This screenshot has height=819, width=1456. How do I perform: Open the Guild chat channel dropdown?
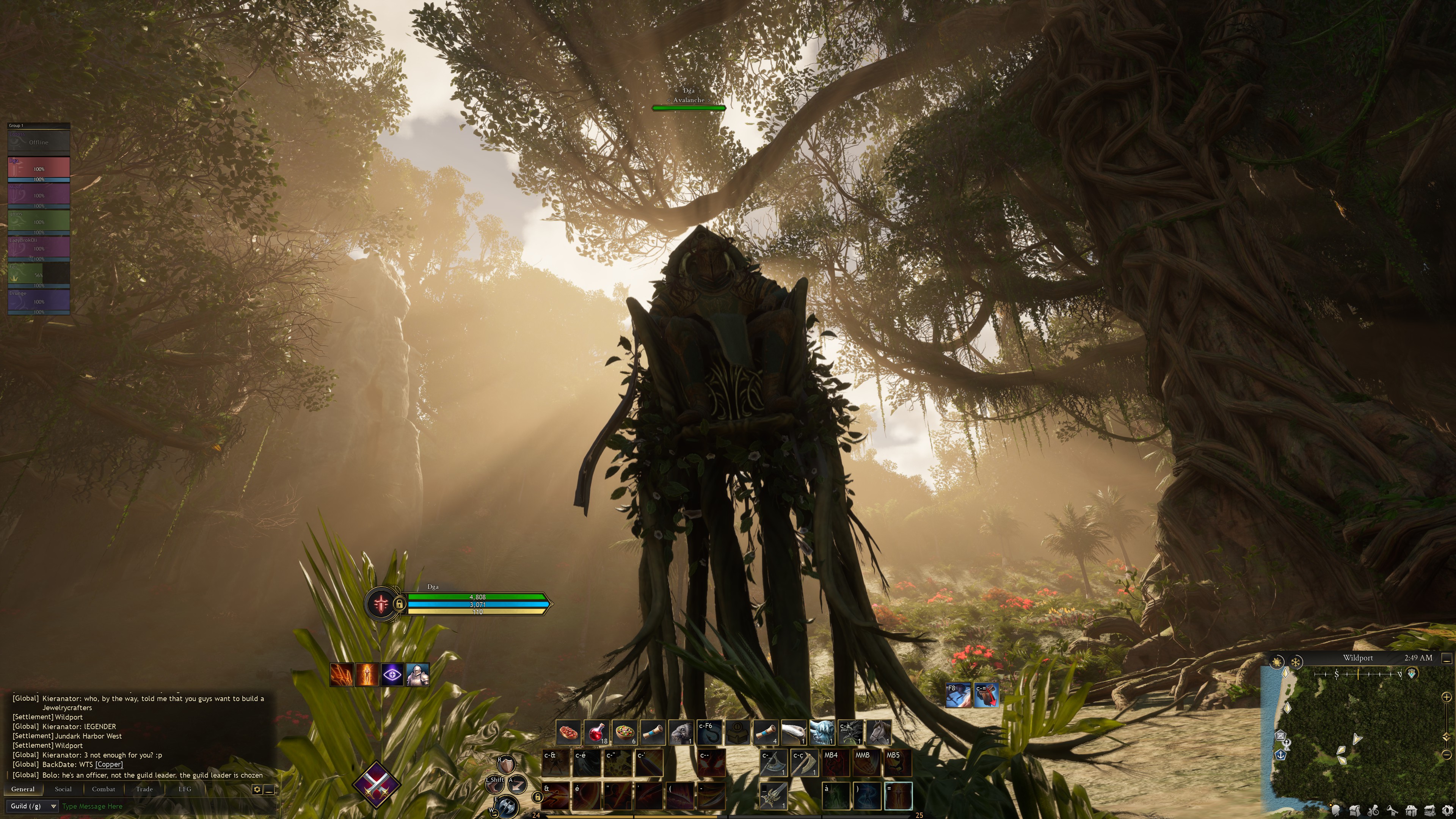[33, 806]
